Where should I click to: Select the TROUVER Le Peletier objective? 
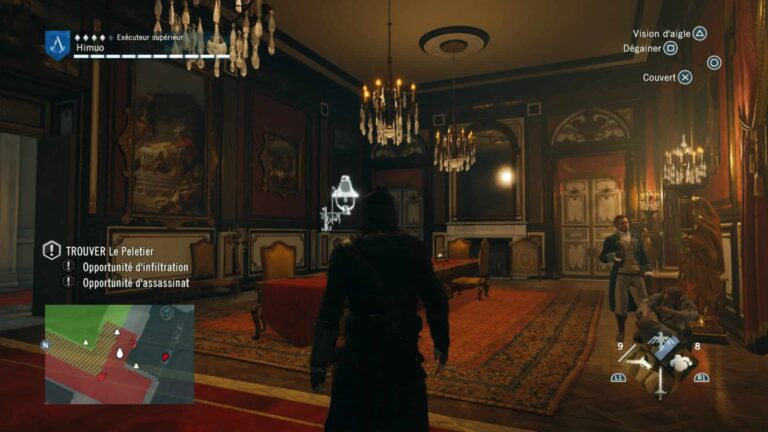[108, 251]
